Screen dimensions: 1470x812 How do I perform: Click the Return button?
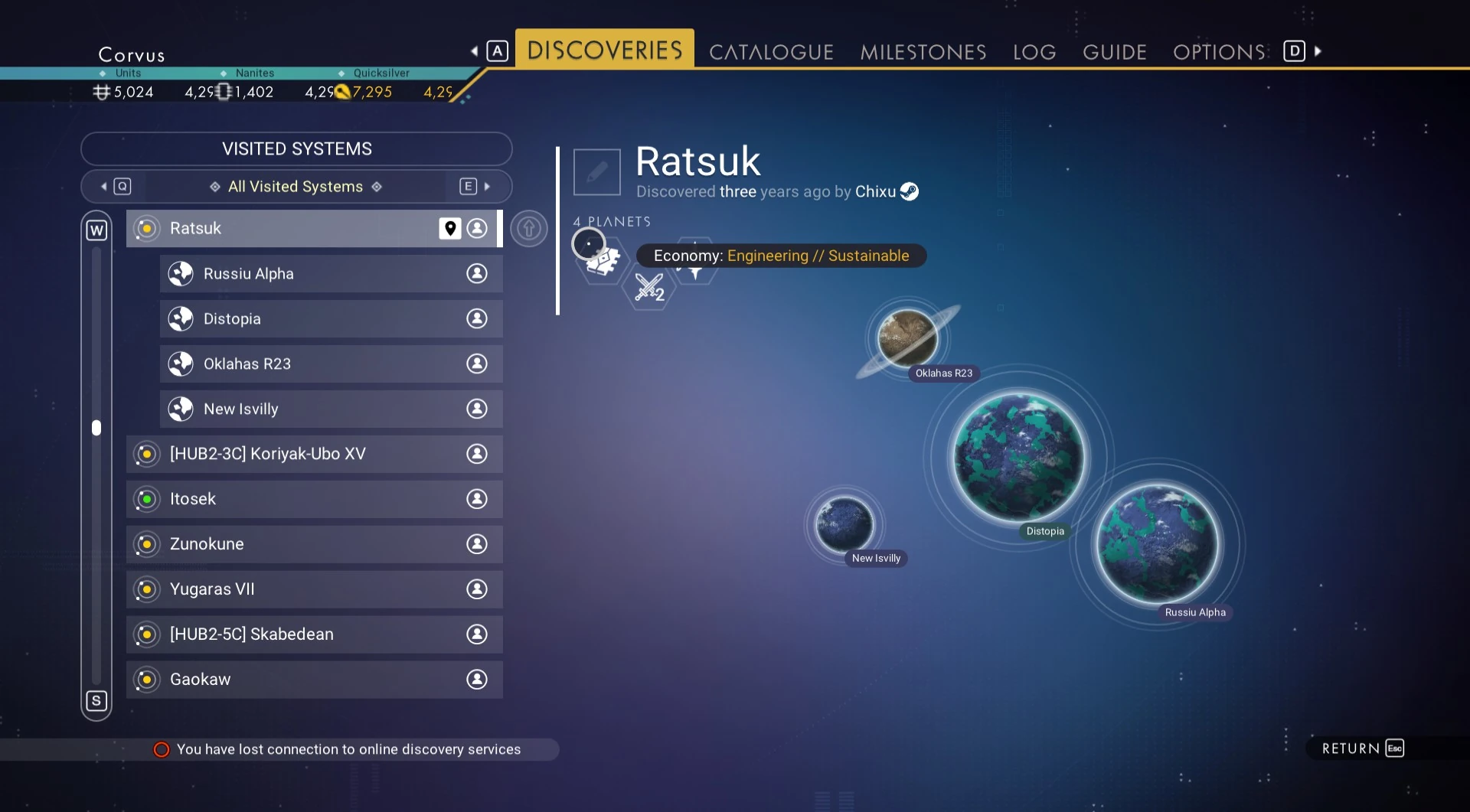coord(1362,748)
